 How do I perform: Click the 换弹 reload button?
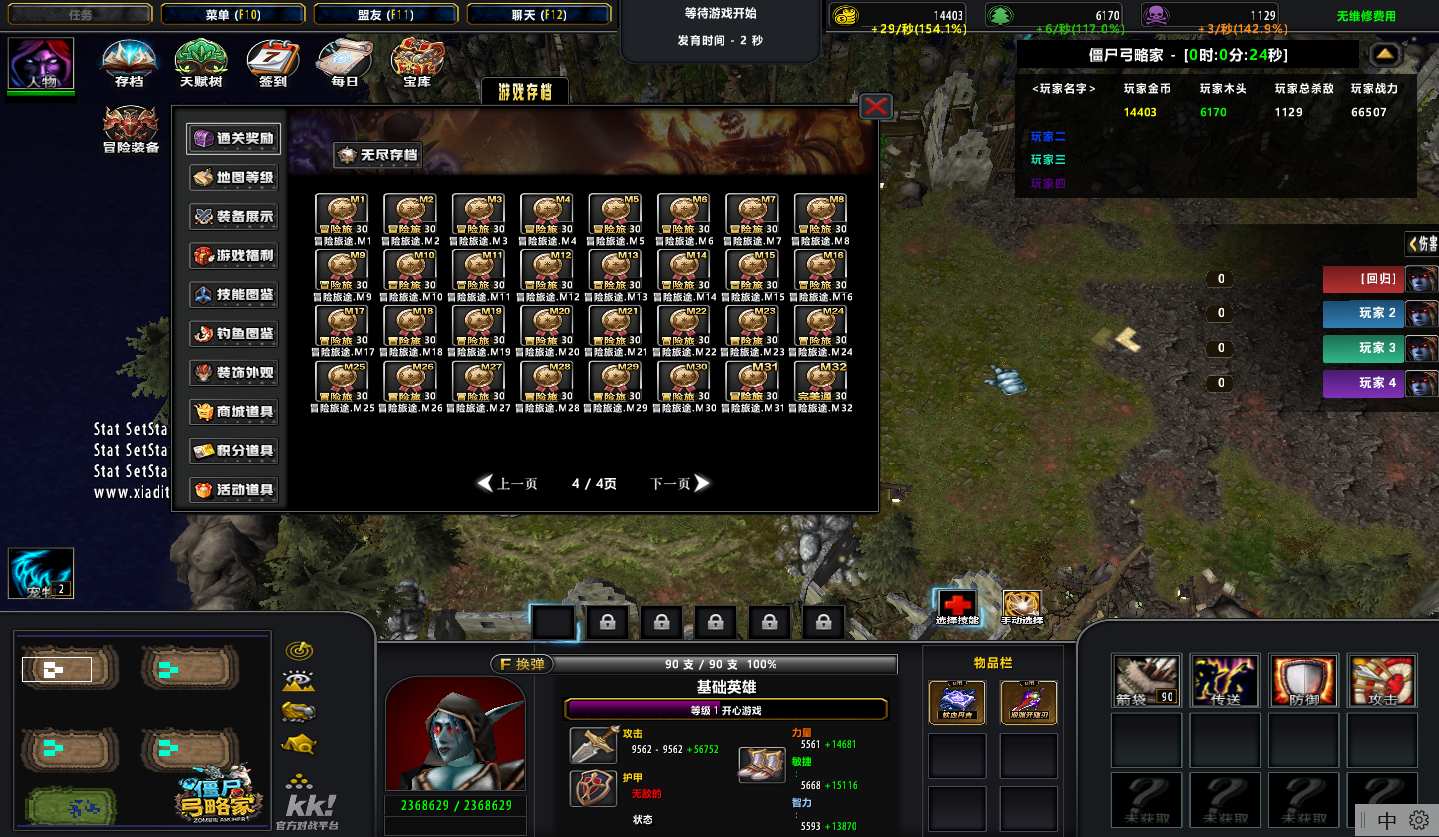[520, 664]
